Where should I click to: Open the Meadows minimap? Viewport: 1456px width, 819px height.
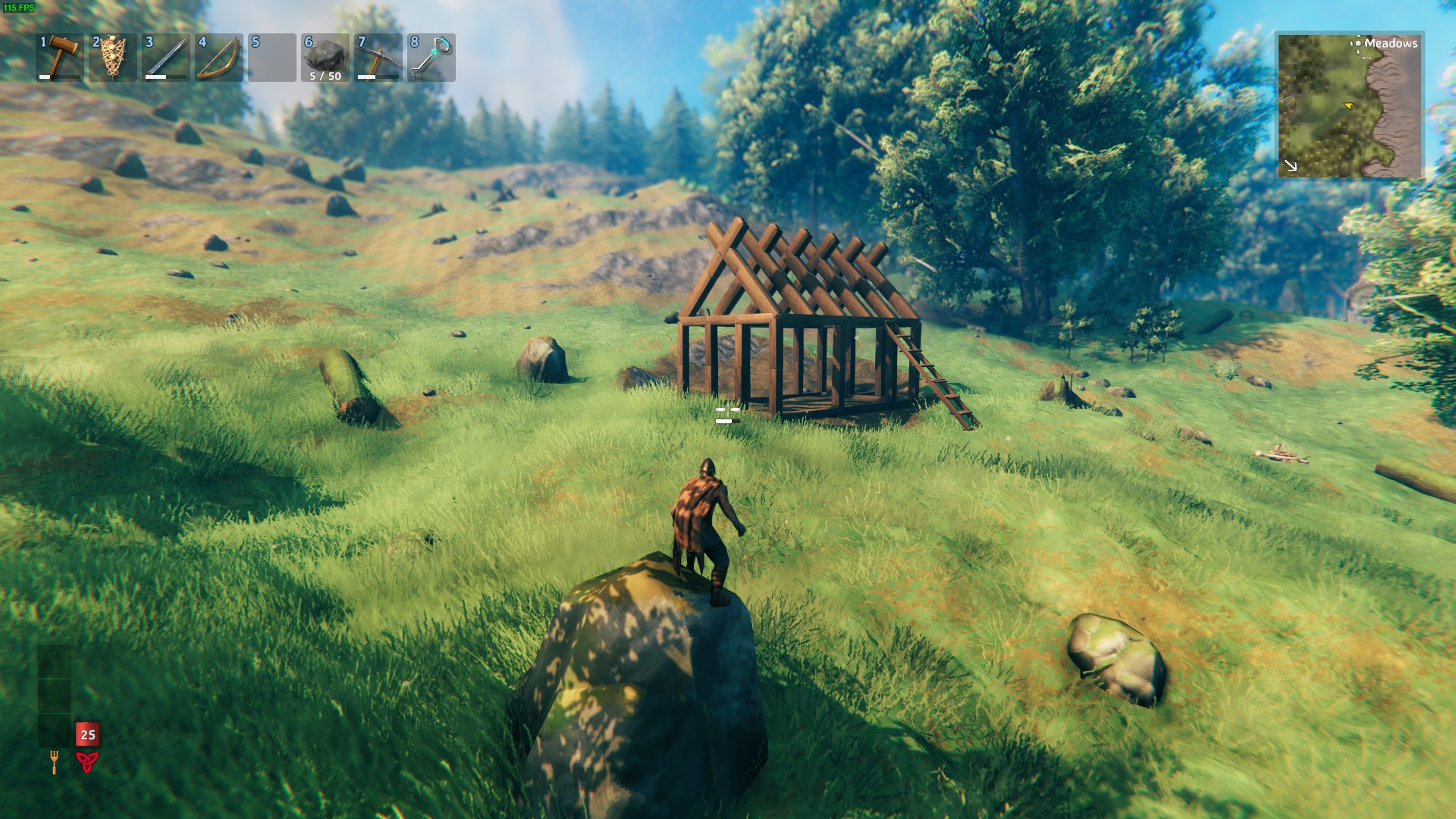point(1350,106)
